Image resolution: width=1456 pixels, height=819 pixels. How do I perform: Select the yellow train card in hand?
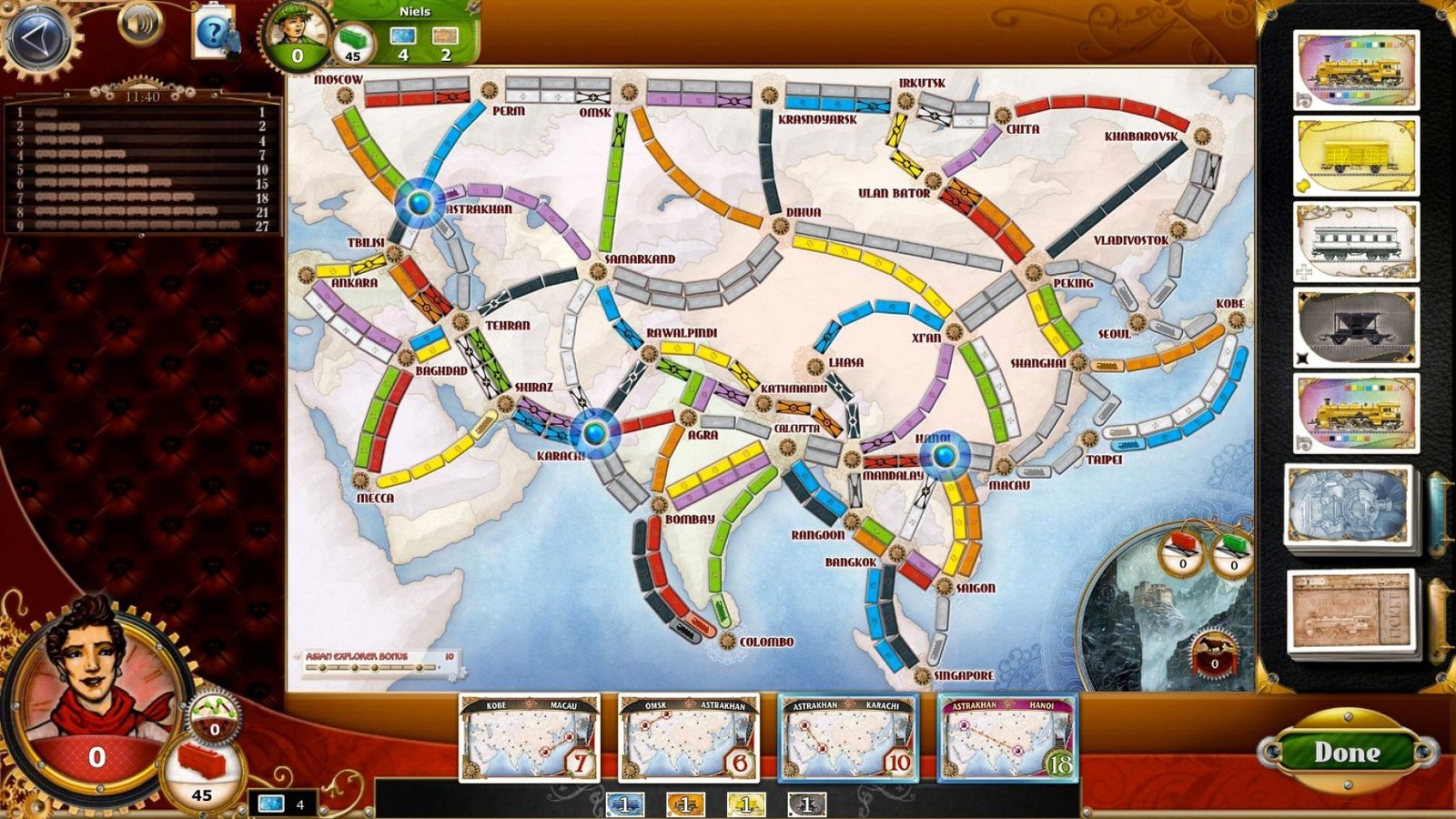point(746,804)
